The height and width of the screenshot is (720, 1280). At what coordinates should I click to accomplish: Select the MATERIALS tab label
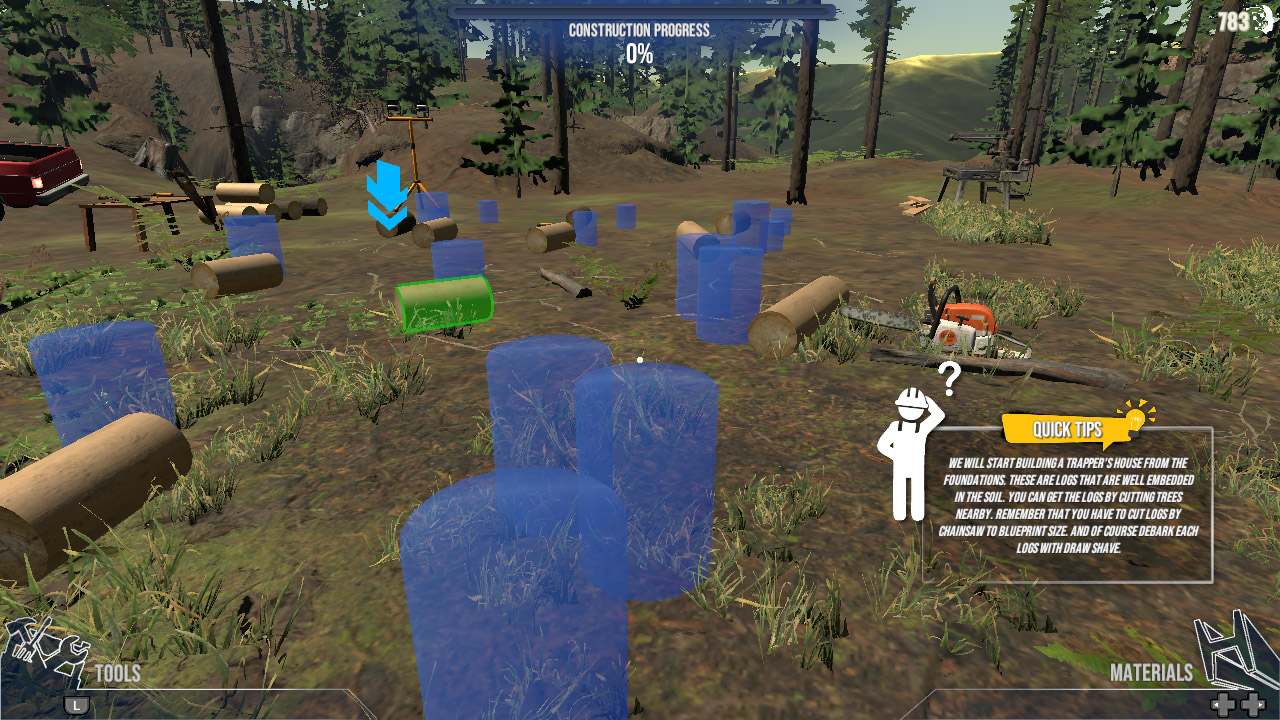1151,673
